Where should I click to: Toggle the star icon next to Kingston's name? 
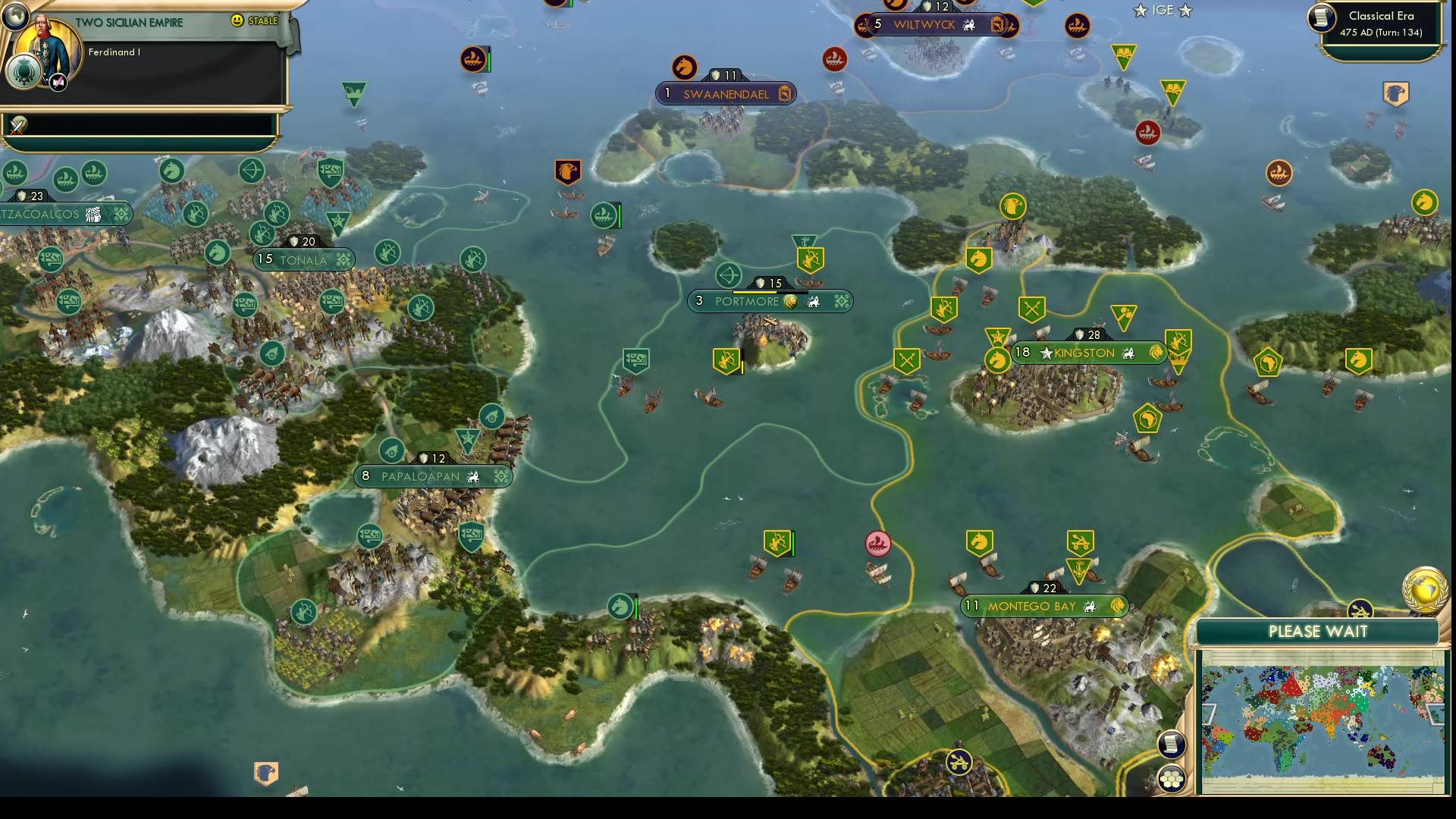point(1047,353)
